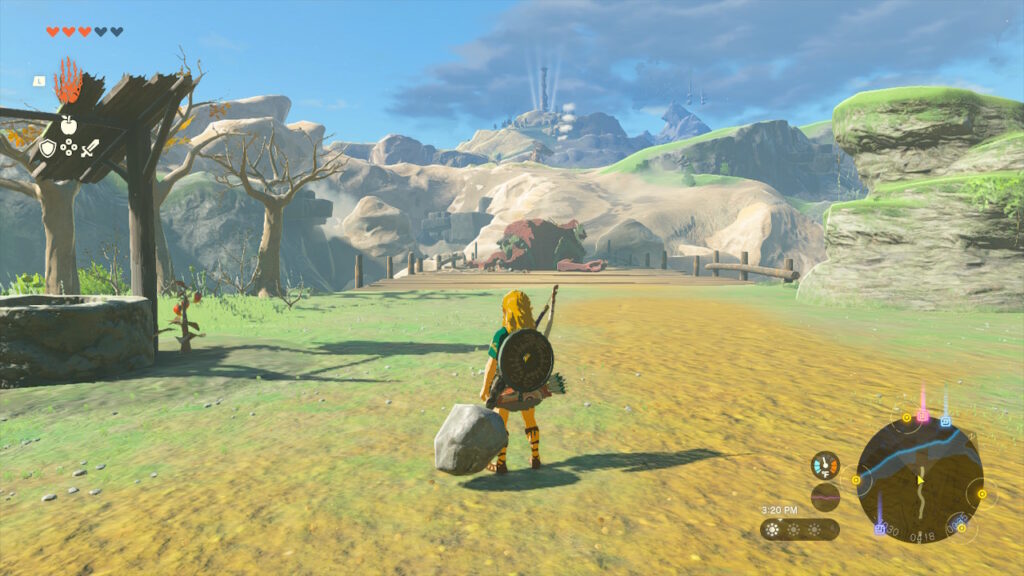Viewport: 1024px width, 576px height.
Task: Open the circular minimap
Action: click(919, 478)
